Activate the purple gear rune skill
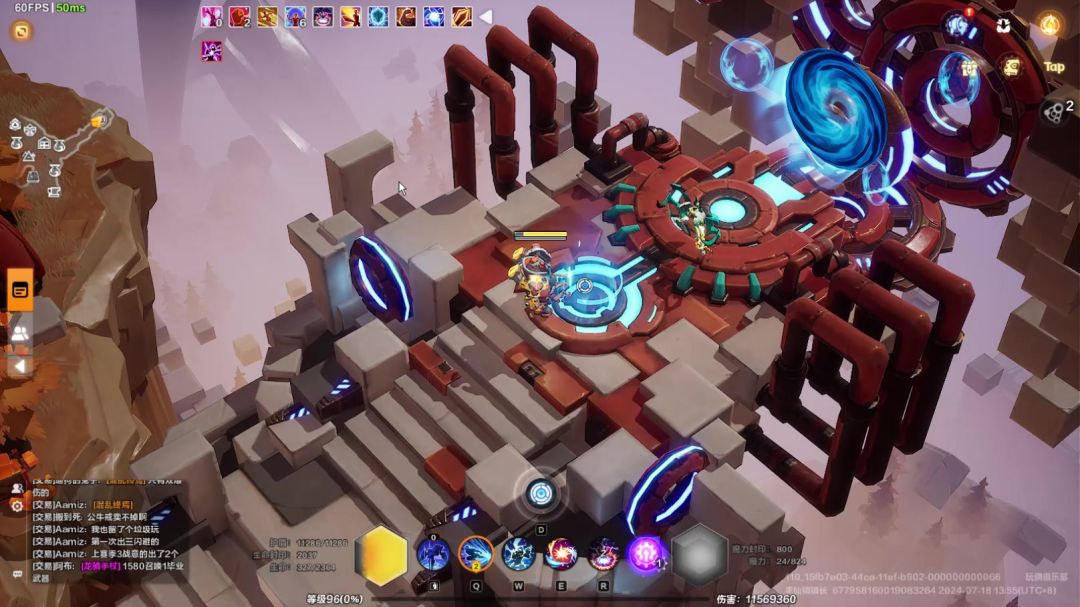The height and width of the screenshot is (607, 1080). [647, 554]
